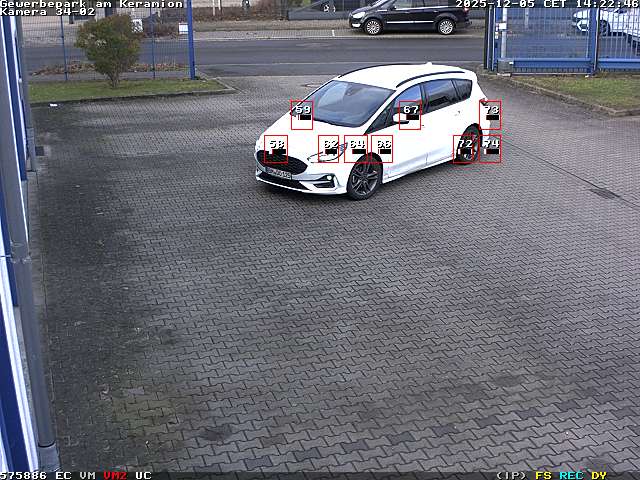The width and height of the screenshot is (640, 480).
Task: Choose the marker box numbered 72
Action: point(464,149)
